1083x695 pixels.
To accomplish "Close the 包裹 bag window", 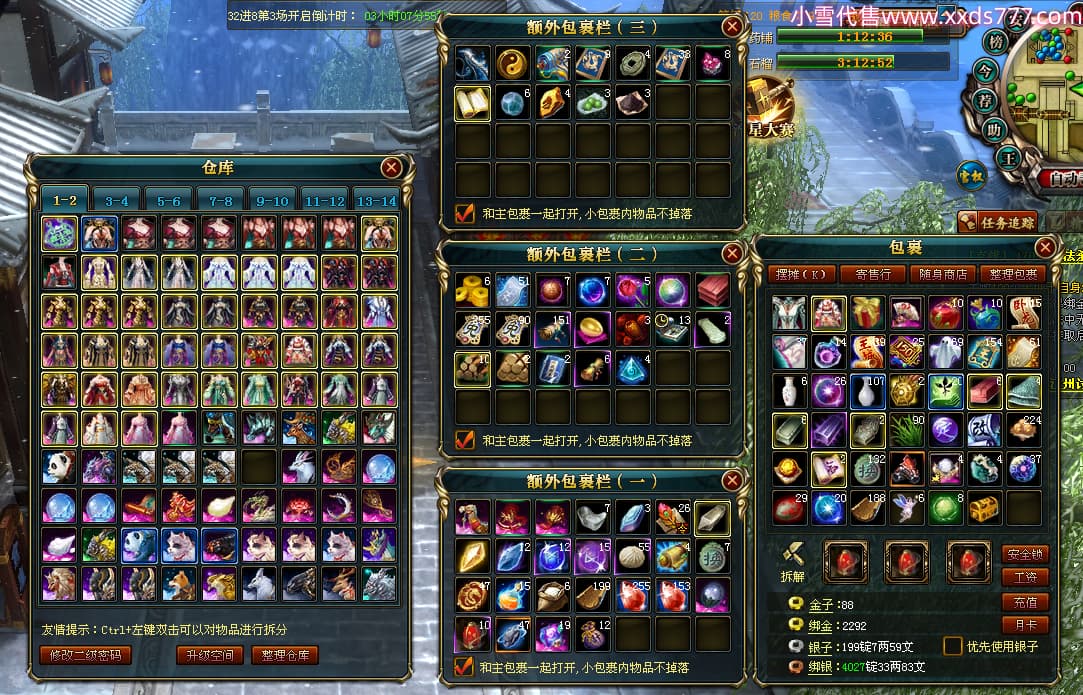I will 1045,248.
